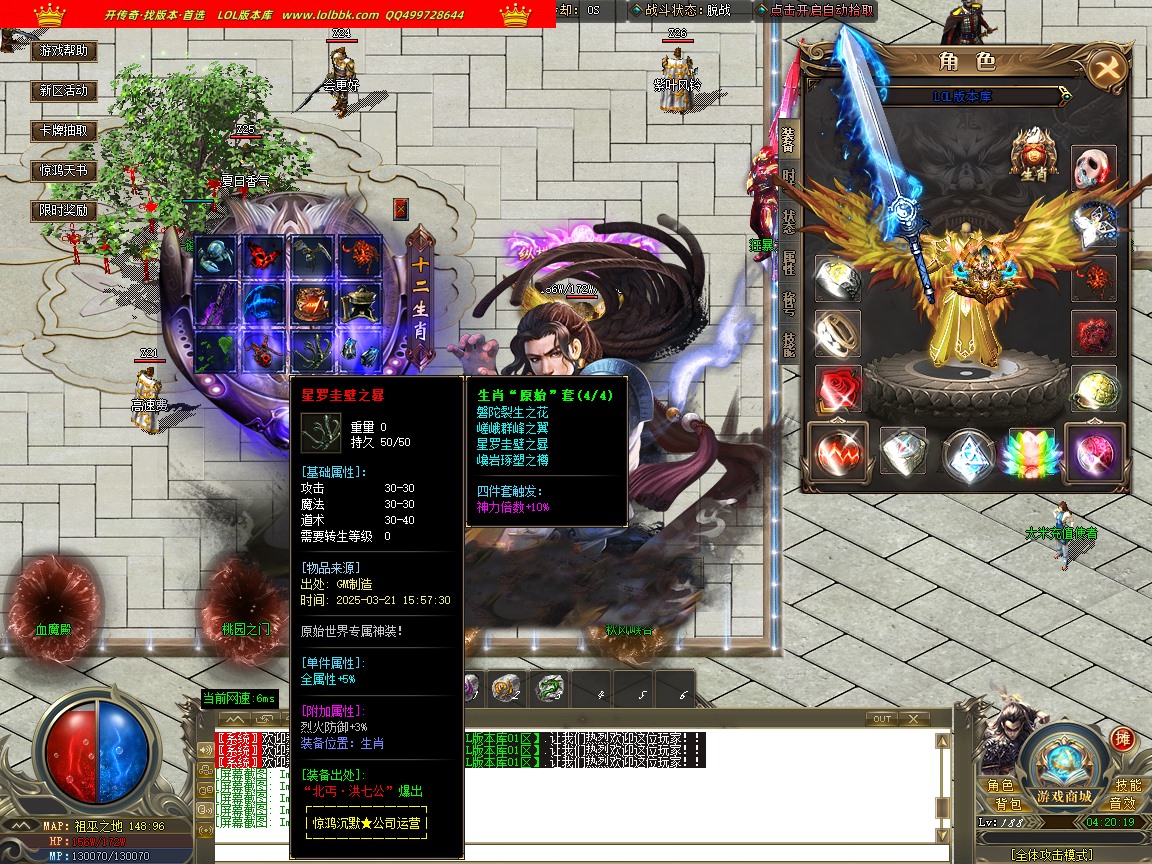Screen dimensions: 1152x864
Task: Toggle the 音效 sound button
Action: click(1122, 804)
